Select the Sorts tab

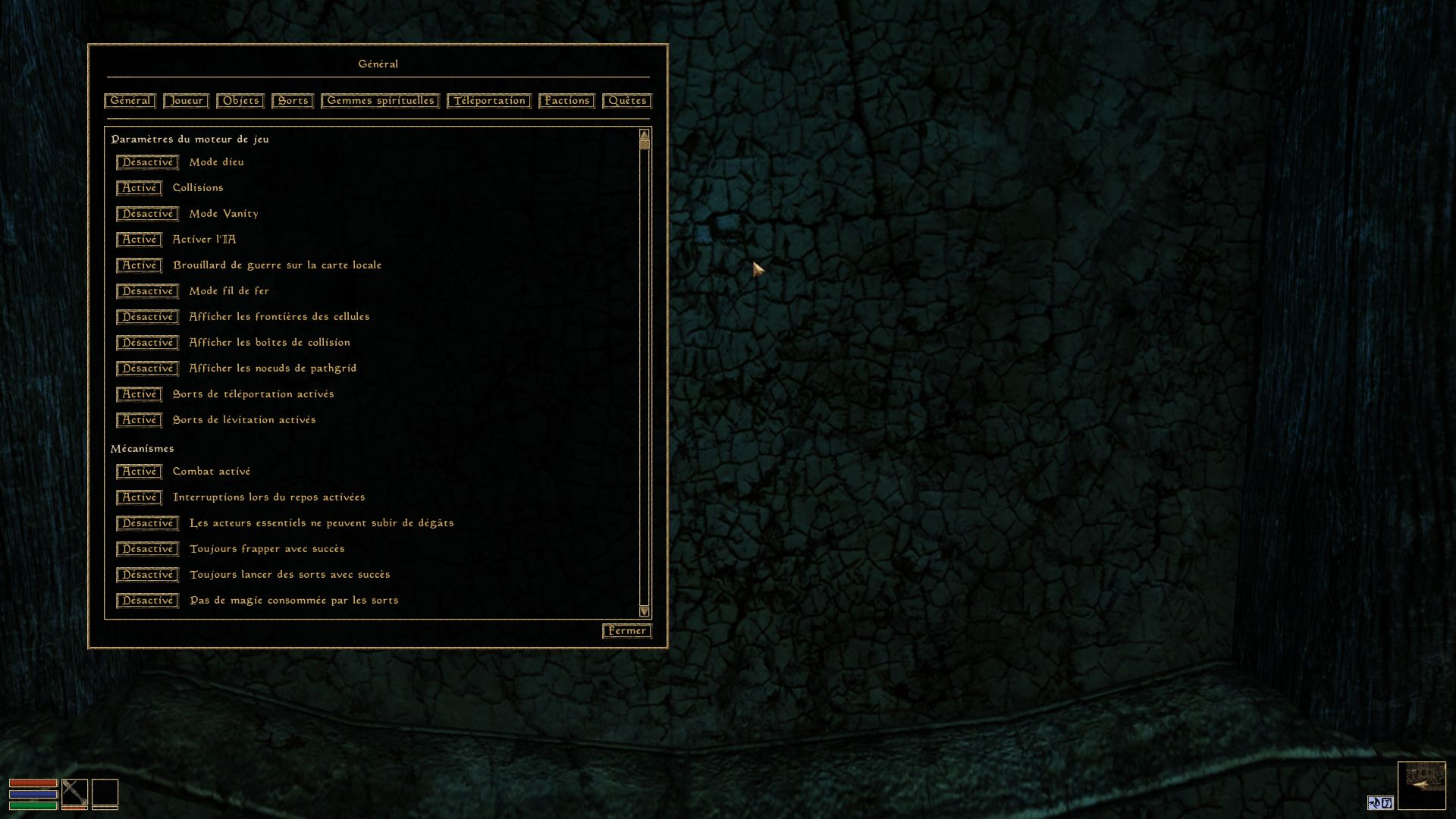(293, 101)
